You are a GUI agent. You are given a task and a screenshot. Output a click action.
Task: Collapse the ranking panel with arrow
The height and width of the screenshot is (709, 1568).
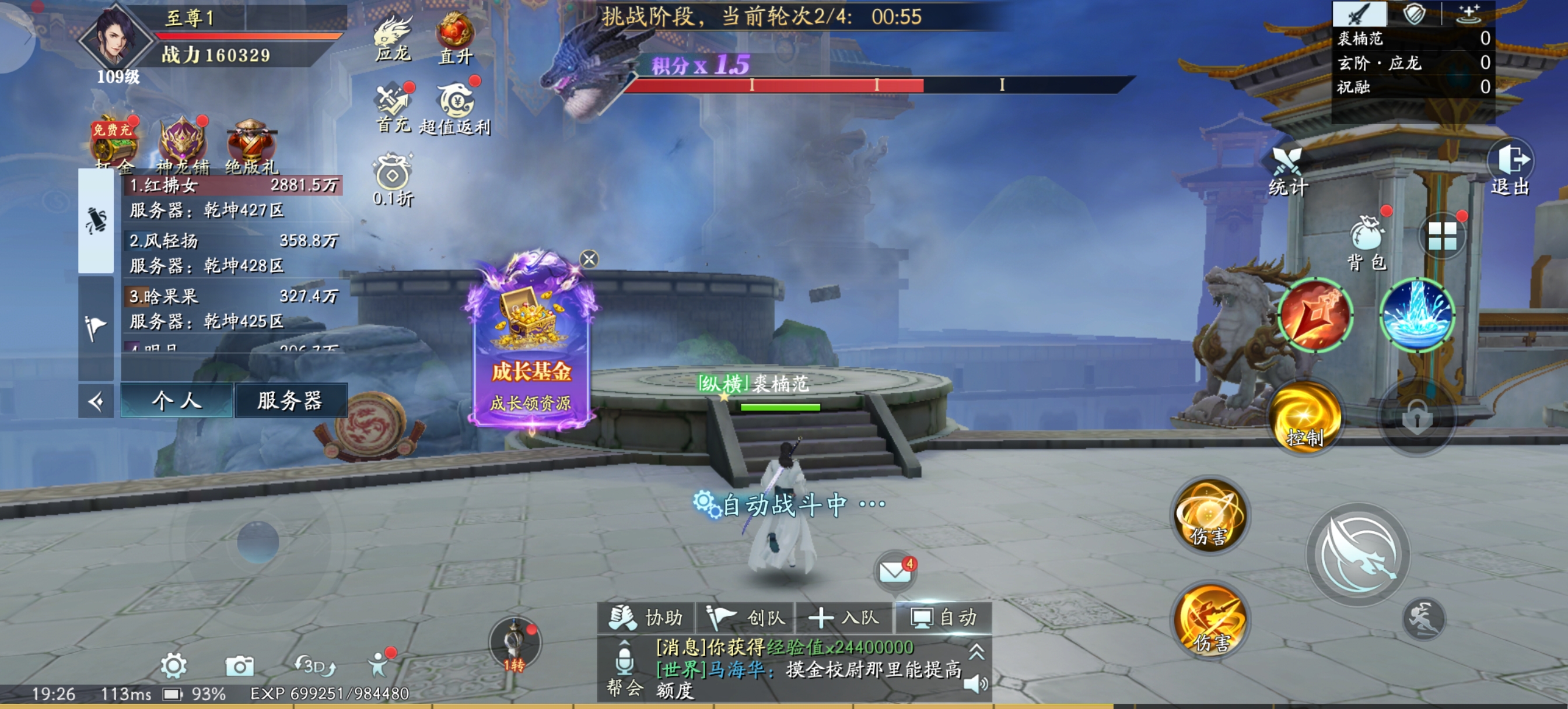pyautogui.click(x=96, y=401)
